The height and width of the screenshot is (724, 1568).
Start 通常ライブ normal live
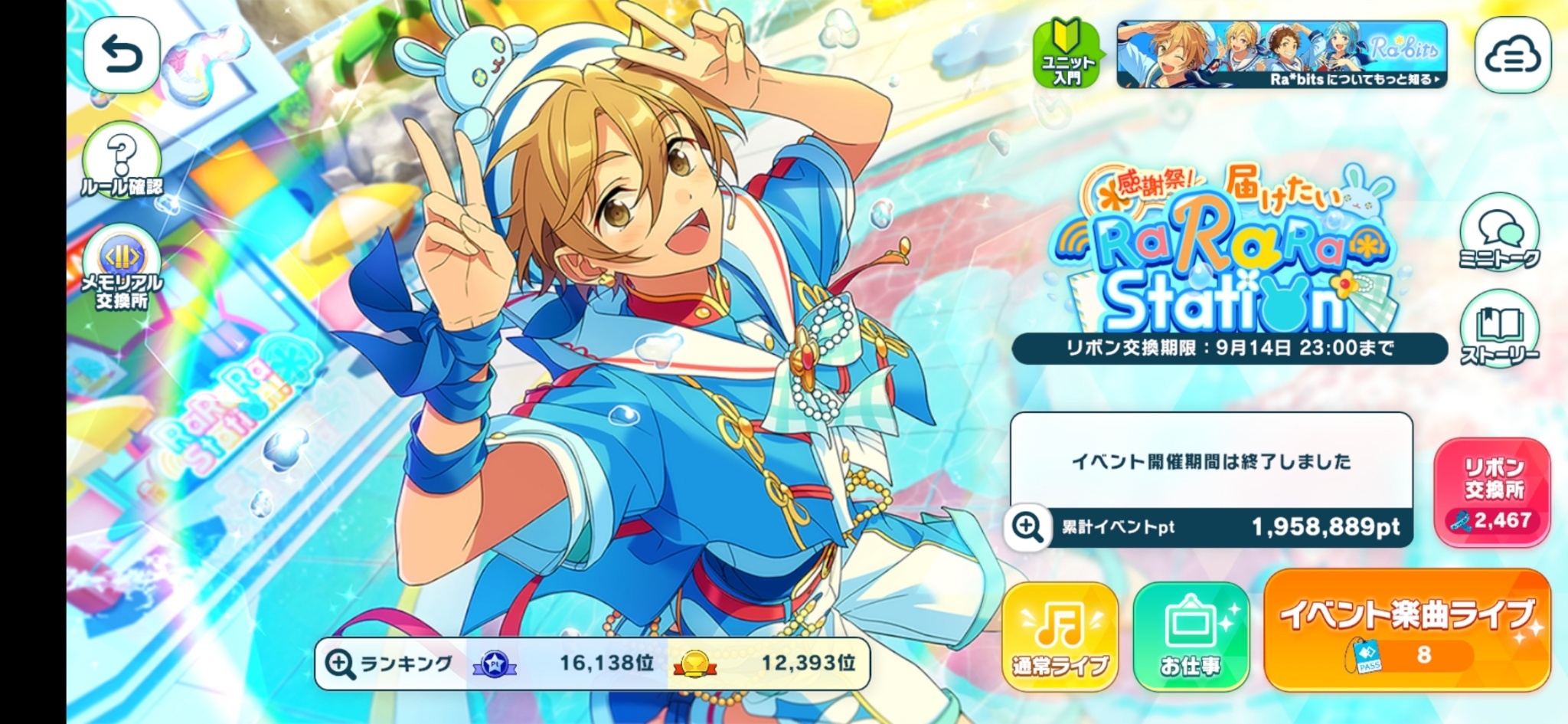coord(1060,637)
